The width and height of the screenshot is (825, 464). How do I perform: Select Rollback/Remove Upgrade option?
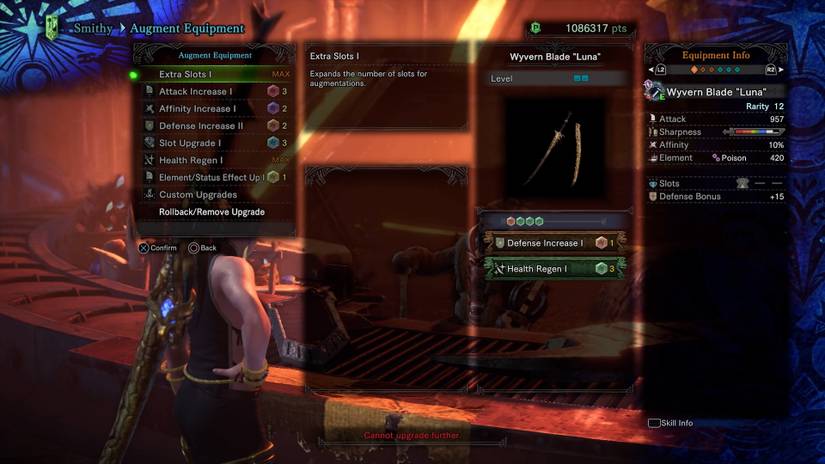(212, 212)
